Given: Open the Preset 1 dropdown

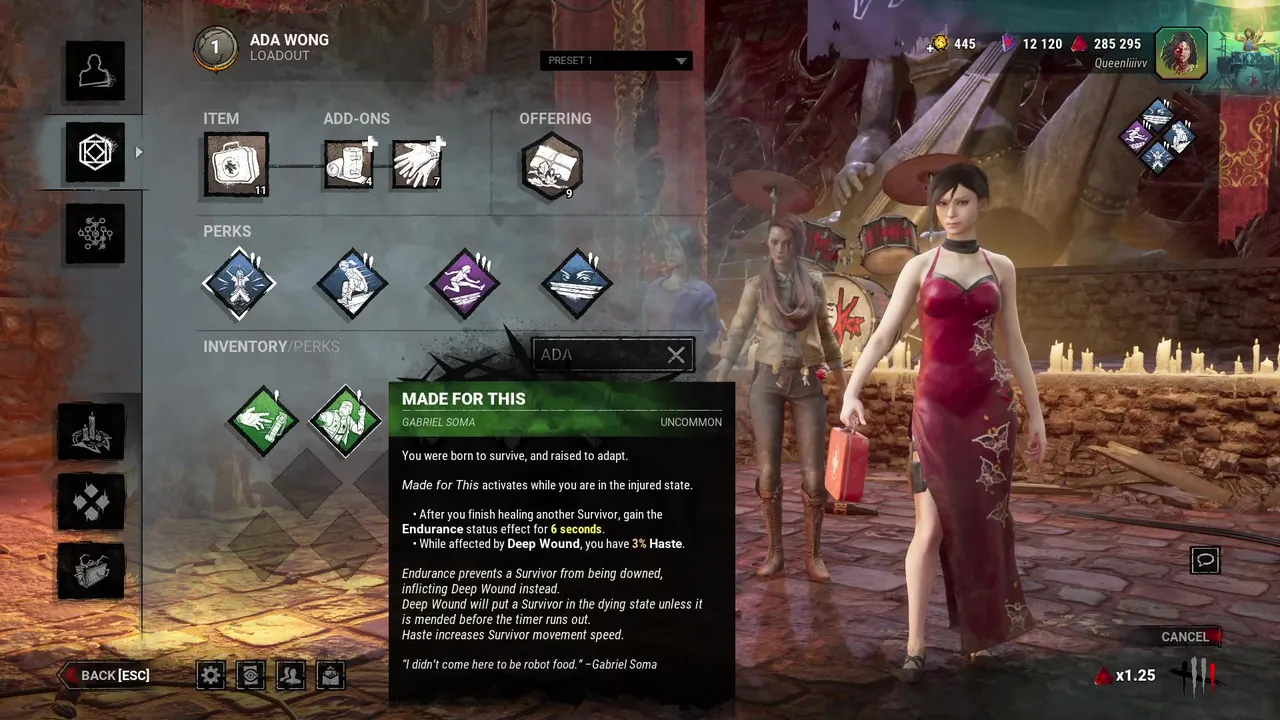Looking at the screenshot, I should click(x=615, y=61).
